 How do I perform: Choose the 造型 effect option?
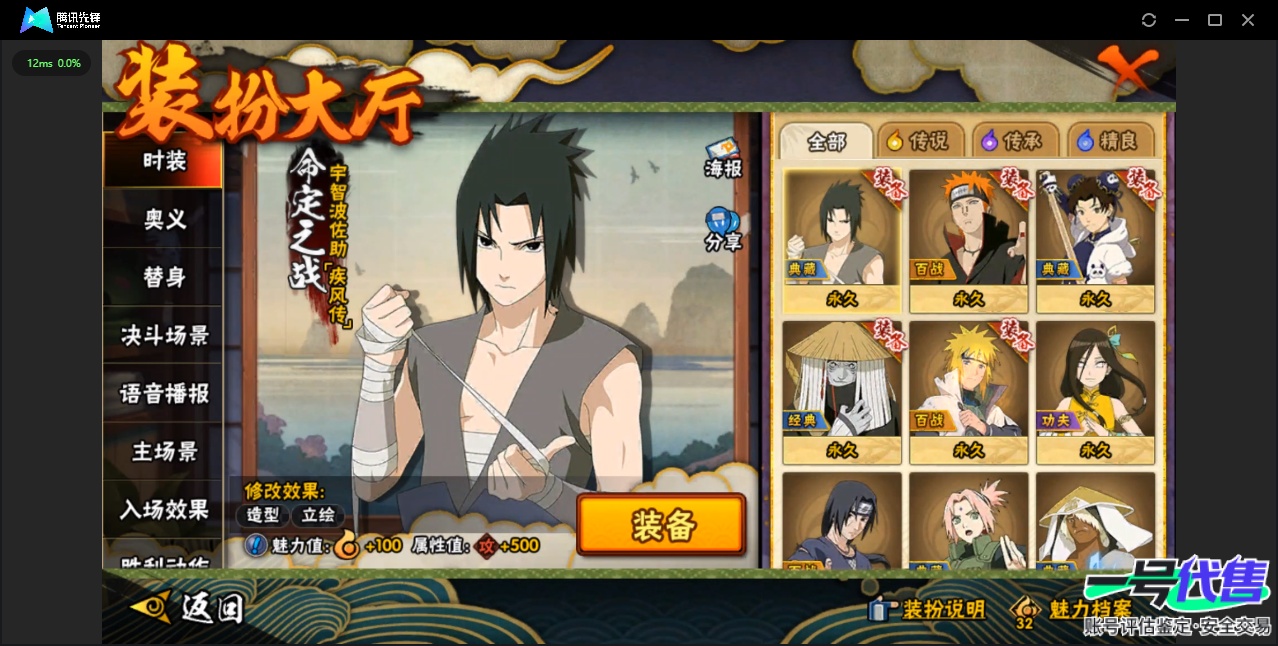click(264, 515)
